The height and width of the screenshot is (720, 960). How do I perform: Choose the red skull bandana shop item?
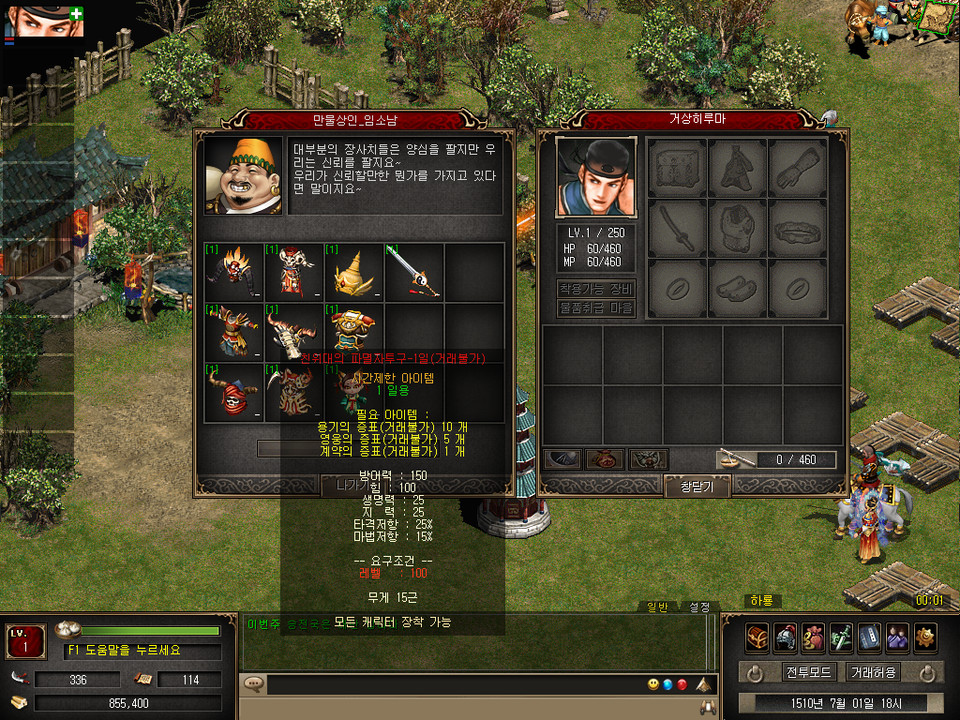[x=234, y=392]
